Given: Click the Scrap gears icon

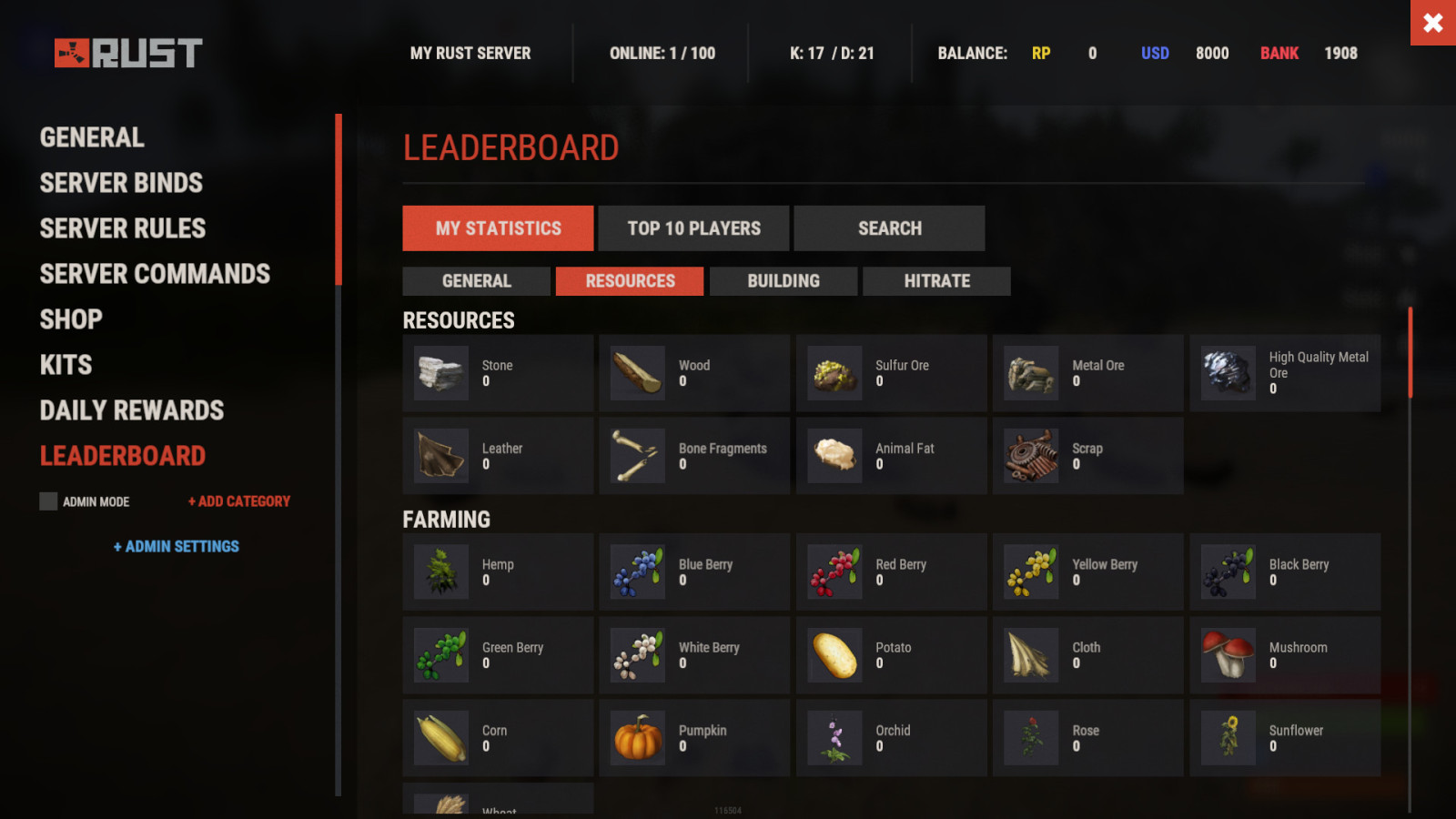Looking at the screenshot, I should [1030, 456].
